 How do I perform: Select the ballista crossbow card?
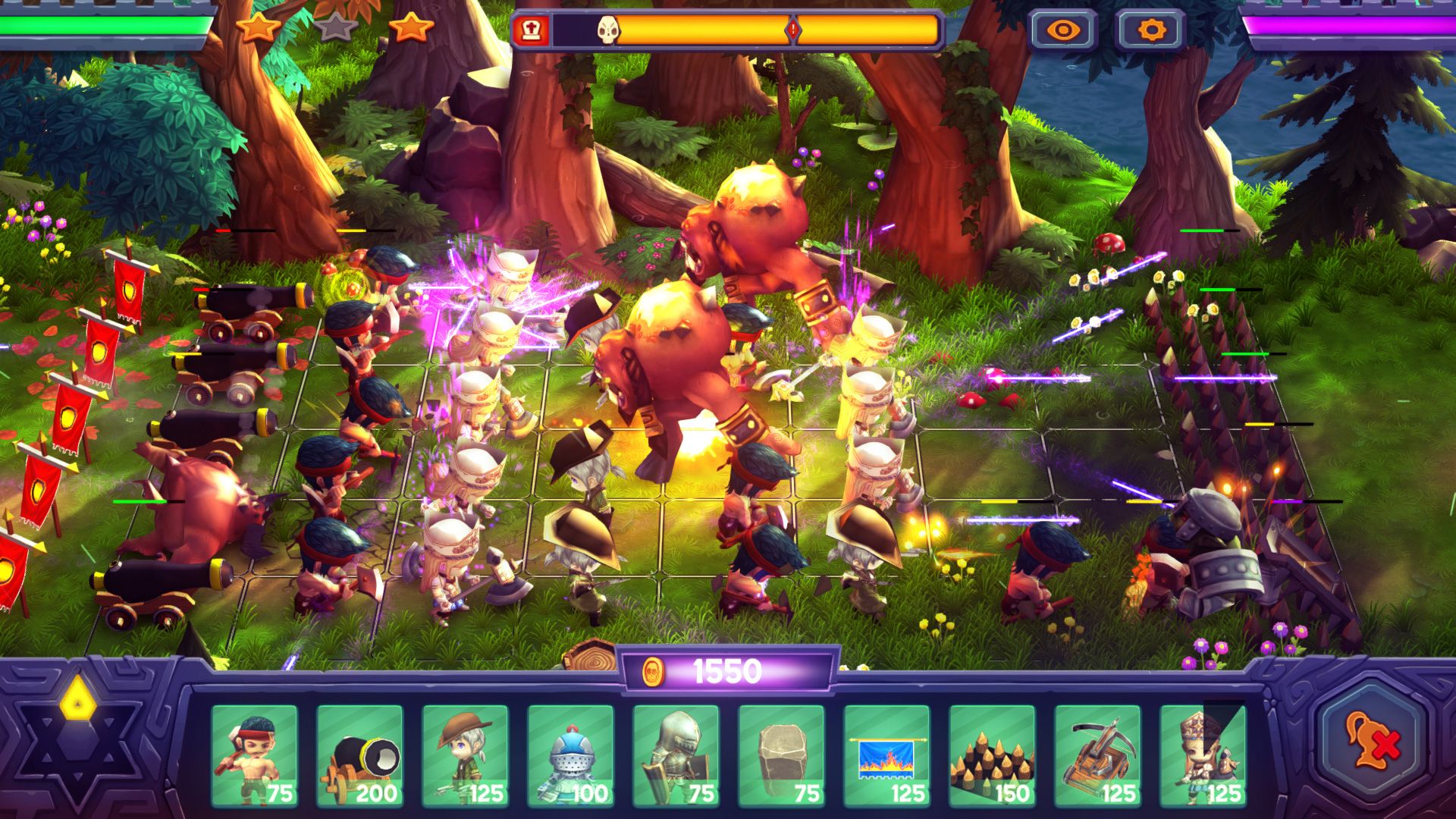pos(1097,755)
